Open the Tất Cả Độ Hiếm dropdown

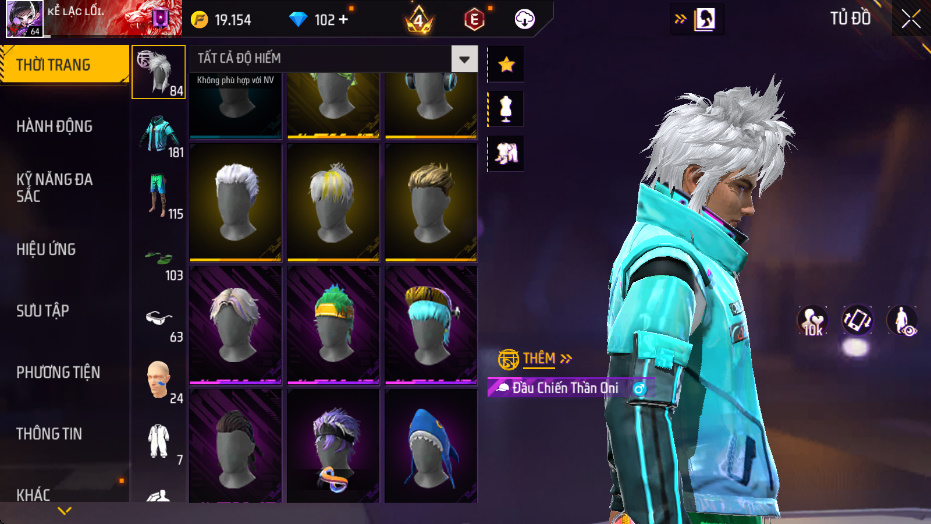point(463,59)
